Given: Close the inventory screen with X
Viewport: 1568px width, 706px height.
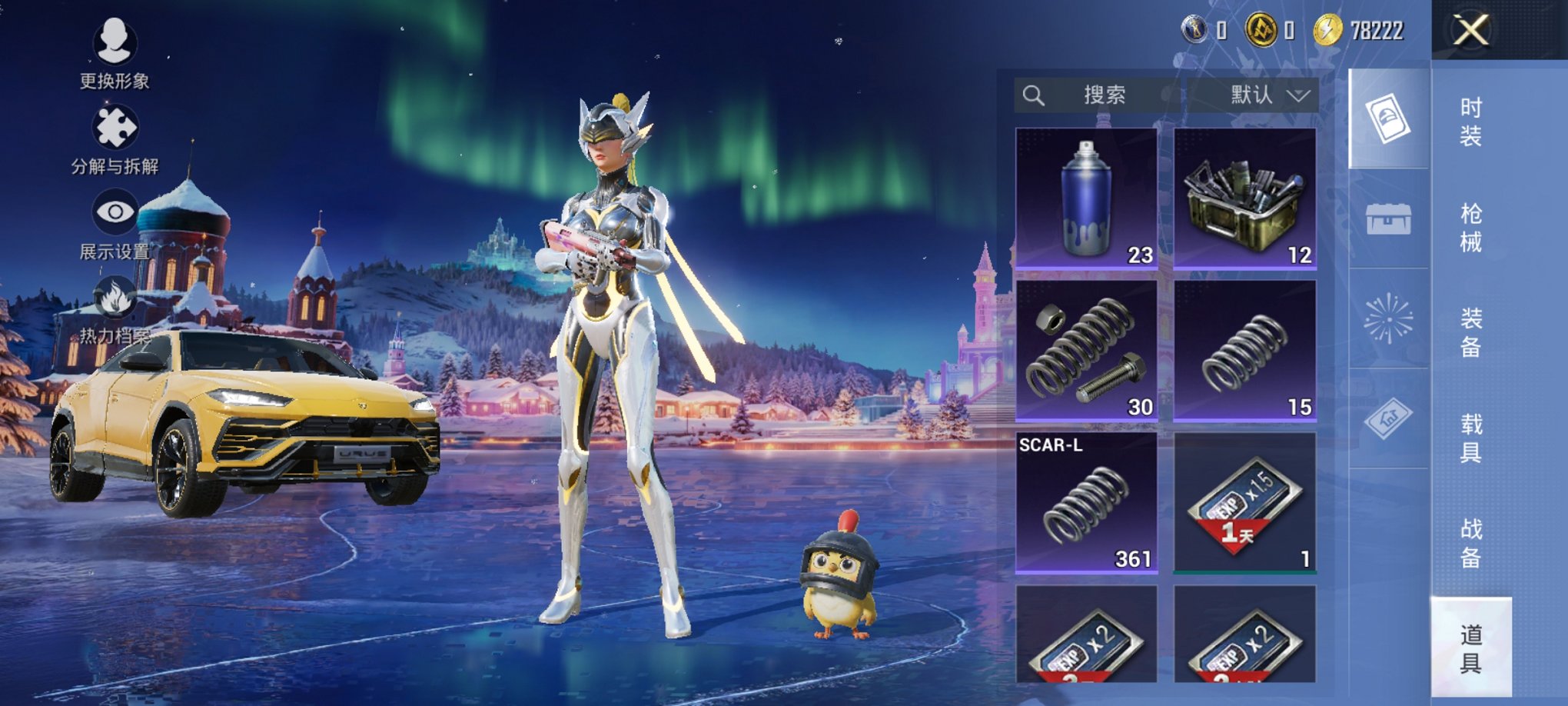Looking at the screenshot, I should click(1470, 31).
